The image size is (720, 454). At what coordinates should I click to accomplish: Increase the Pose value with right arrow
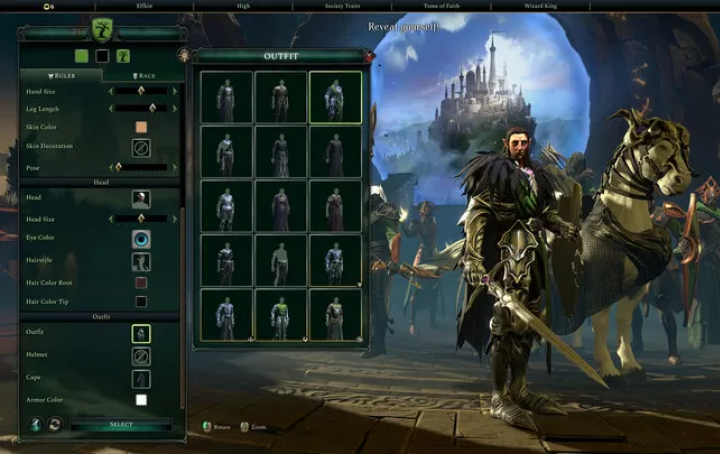[x=175, y=168]
